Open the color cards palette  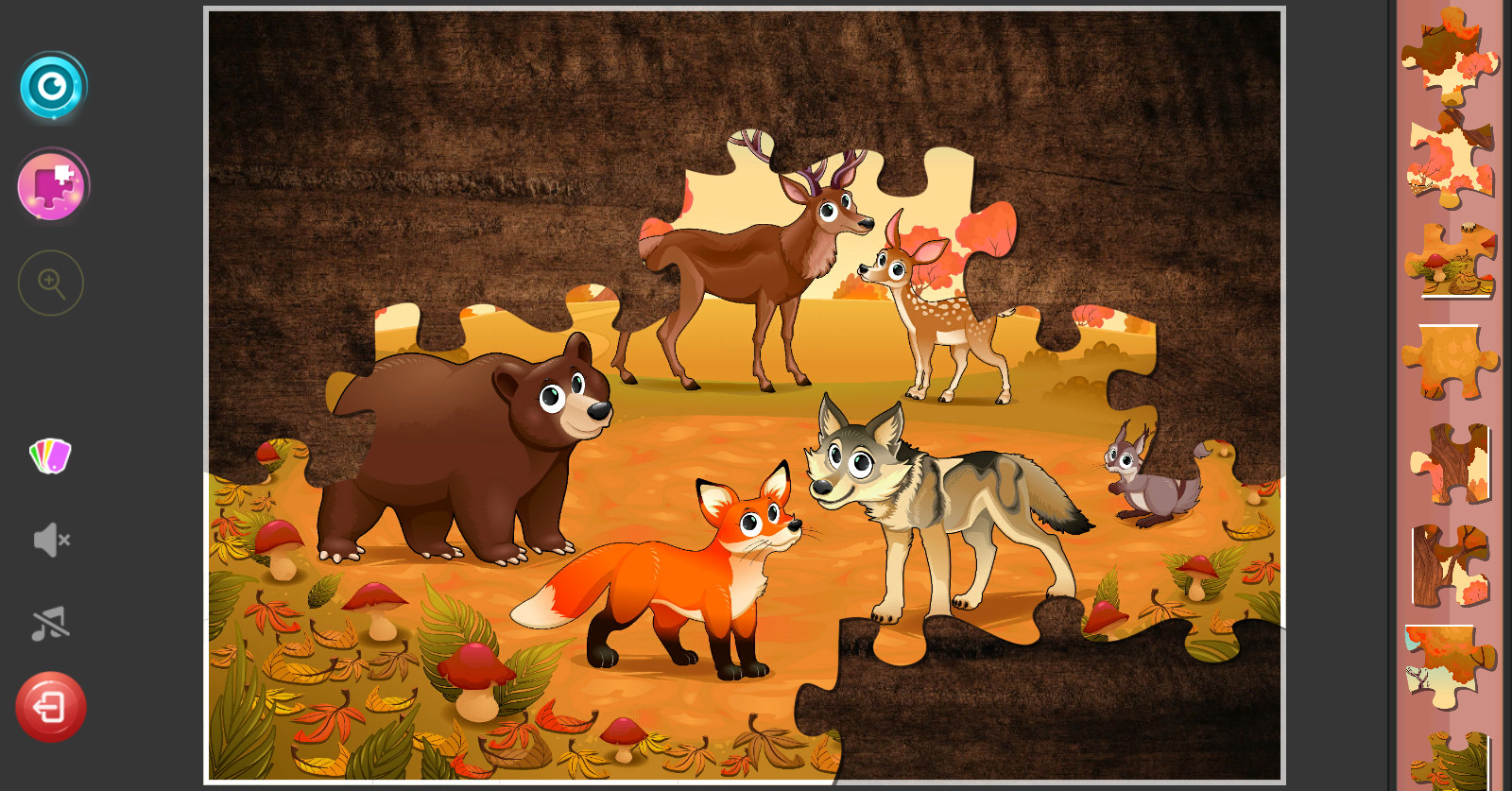[x=52, y=456]
